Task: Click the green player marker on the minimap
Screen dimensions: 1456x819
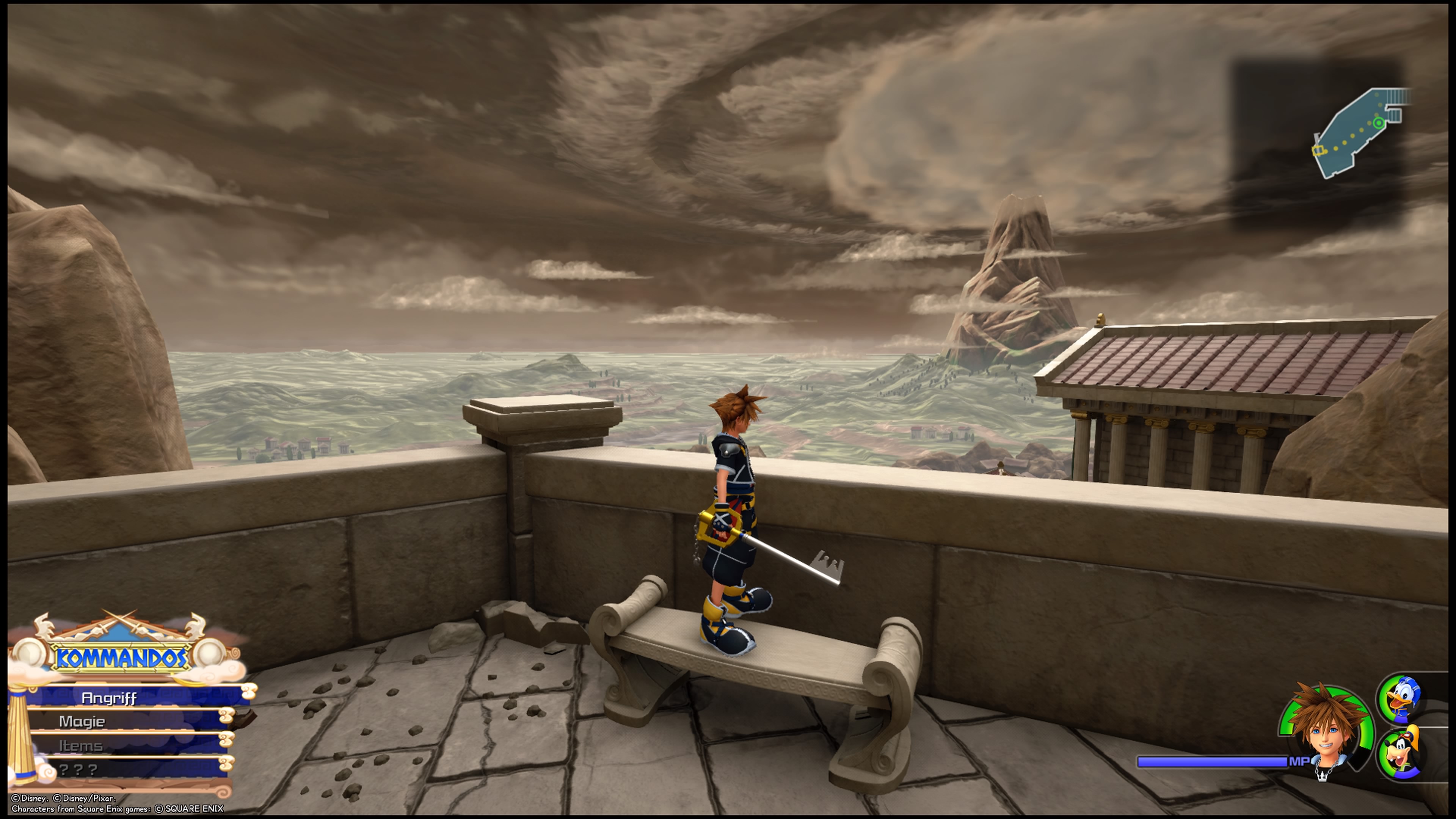Action: point(1379,123)
